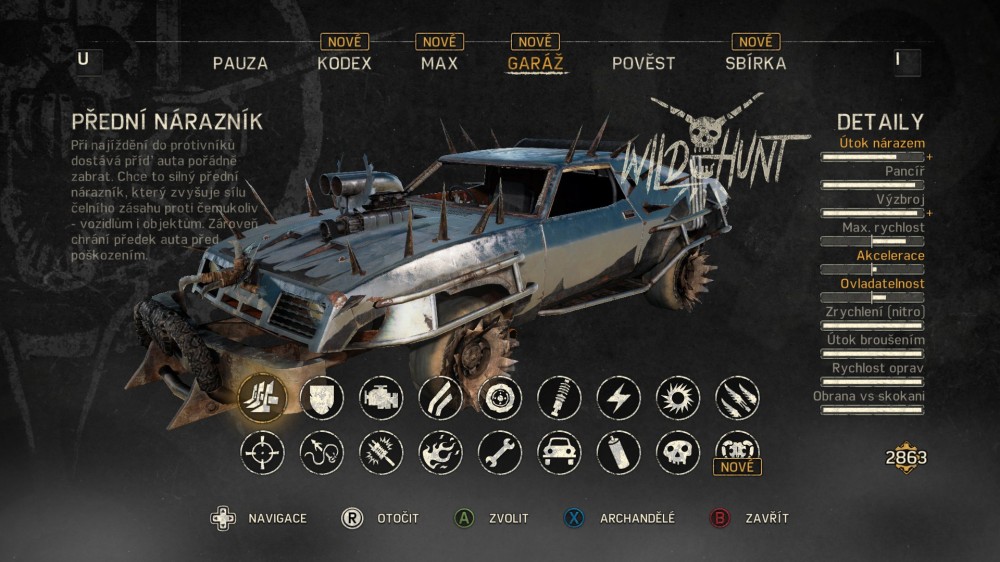Open the crosshair sniper weapon category
Image resolution: width=1000 pixels, height=562 pixels.
pyautogui.click(x=262, y=453)
